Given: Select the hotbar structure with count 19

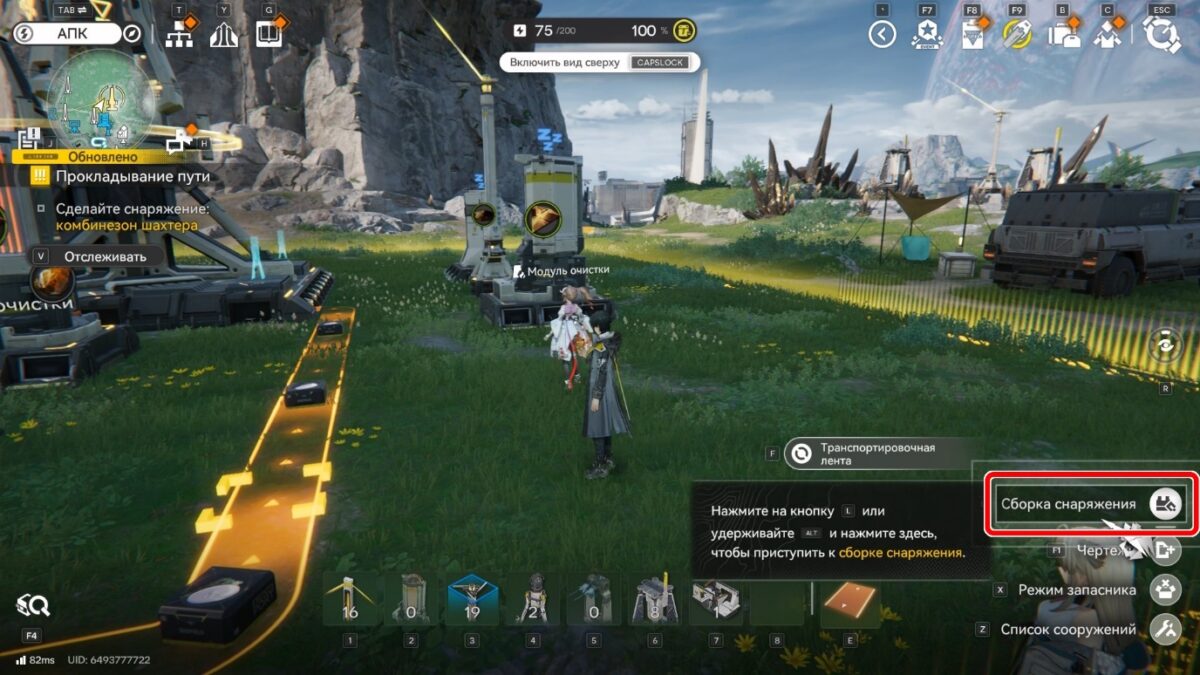Looking at the screenshot, I should (x=473, y=601).
